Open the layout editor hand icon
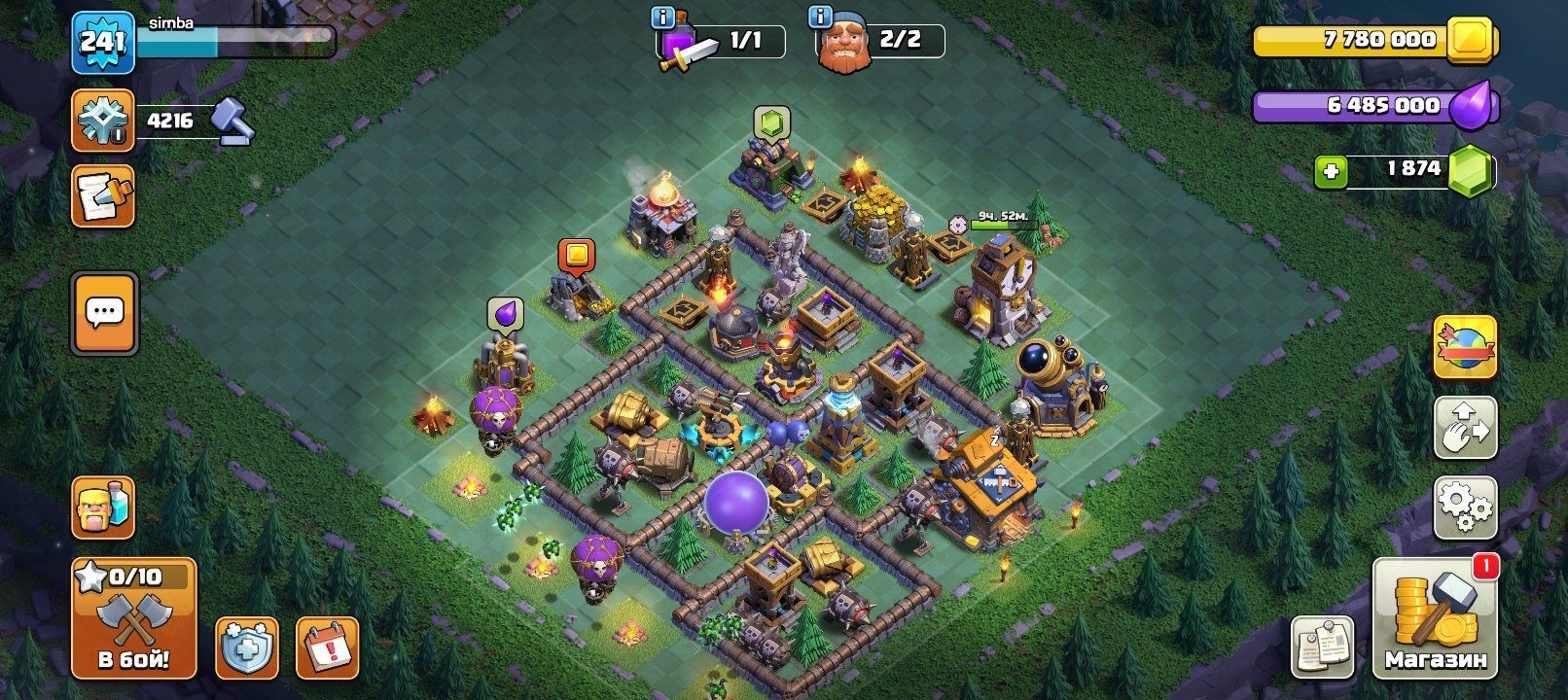Screen dimensions: 1568x700 [x=1465, y=426]
